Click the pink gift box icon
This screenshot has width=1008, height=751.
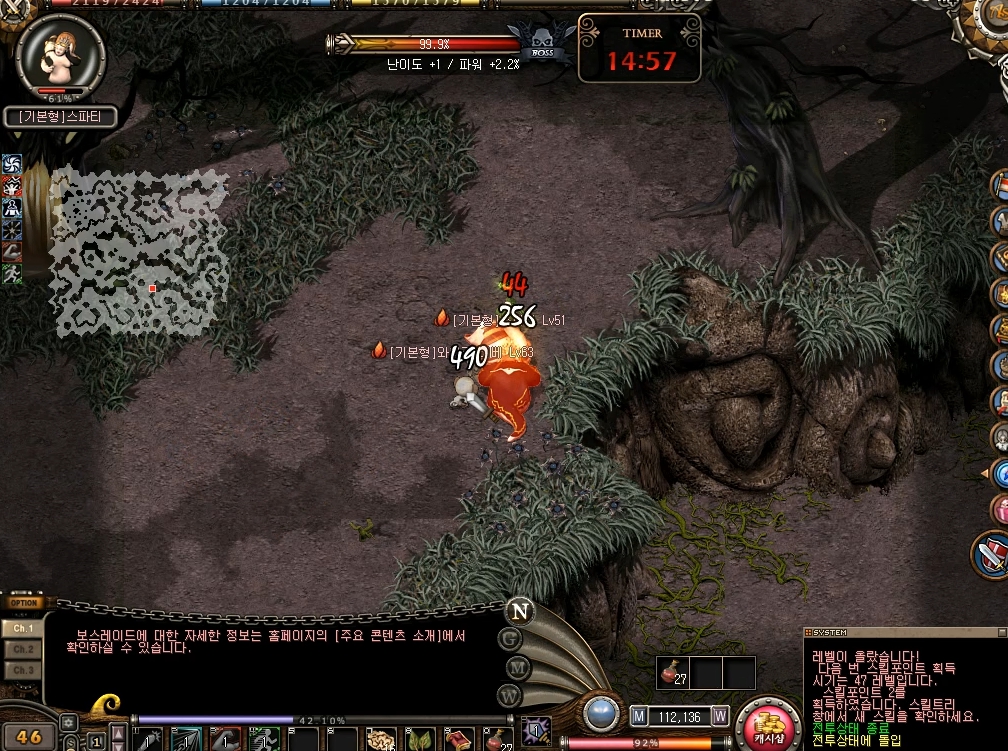click(1000, 509)
